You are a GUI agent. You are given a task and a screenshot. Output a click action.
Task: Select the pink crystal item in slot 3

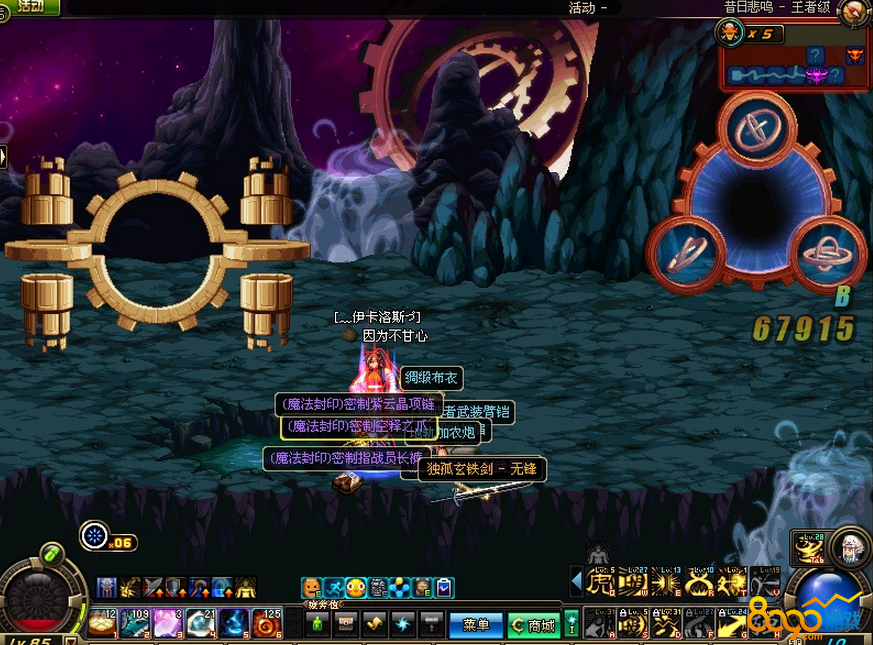pyautogui.click(x=168, y=623)
